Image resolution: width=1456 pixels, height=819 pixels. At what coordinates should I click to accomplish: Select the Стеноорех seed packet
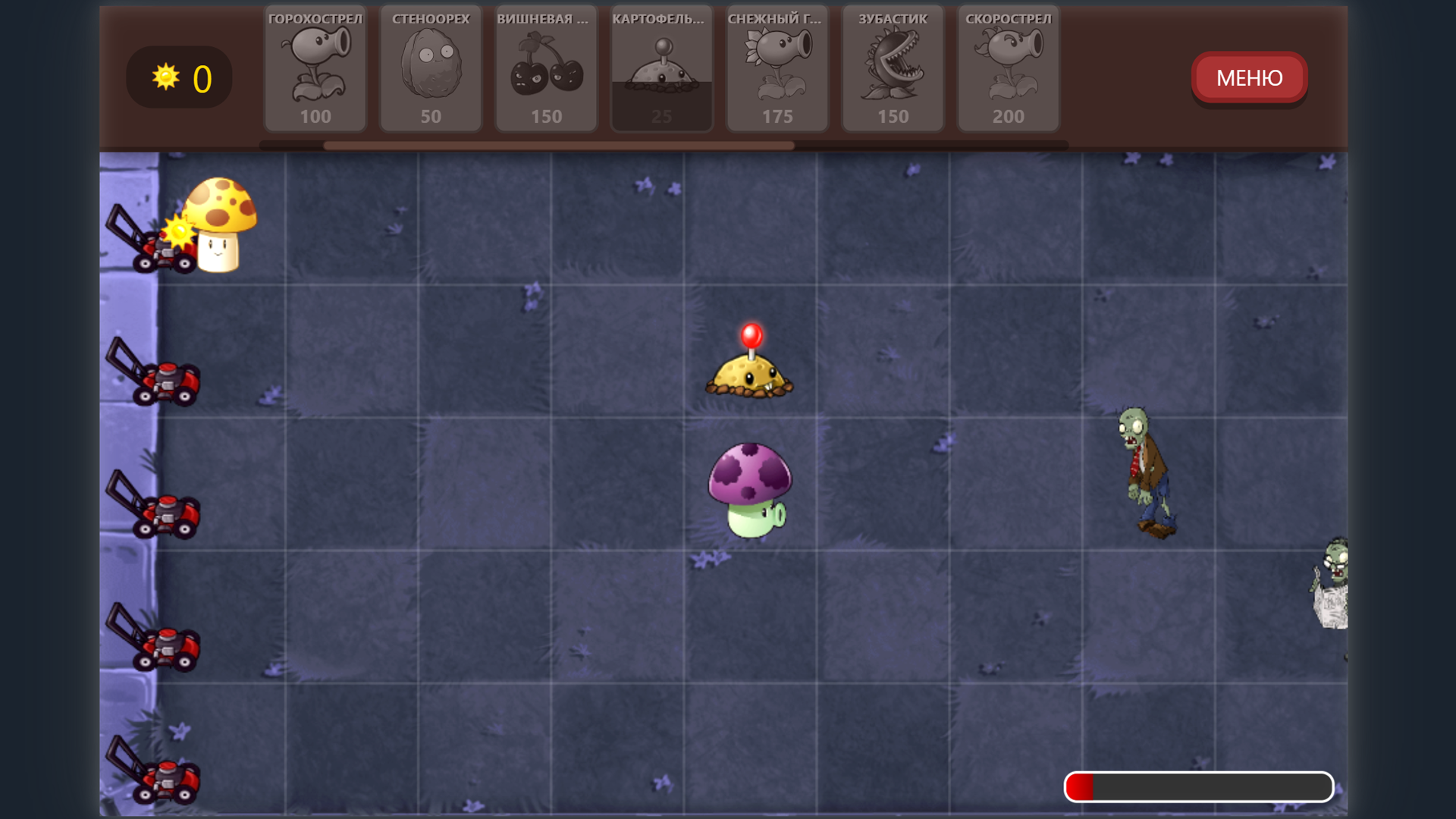431,68
